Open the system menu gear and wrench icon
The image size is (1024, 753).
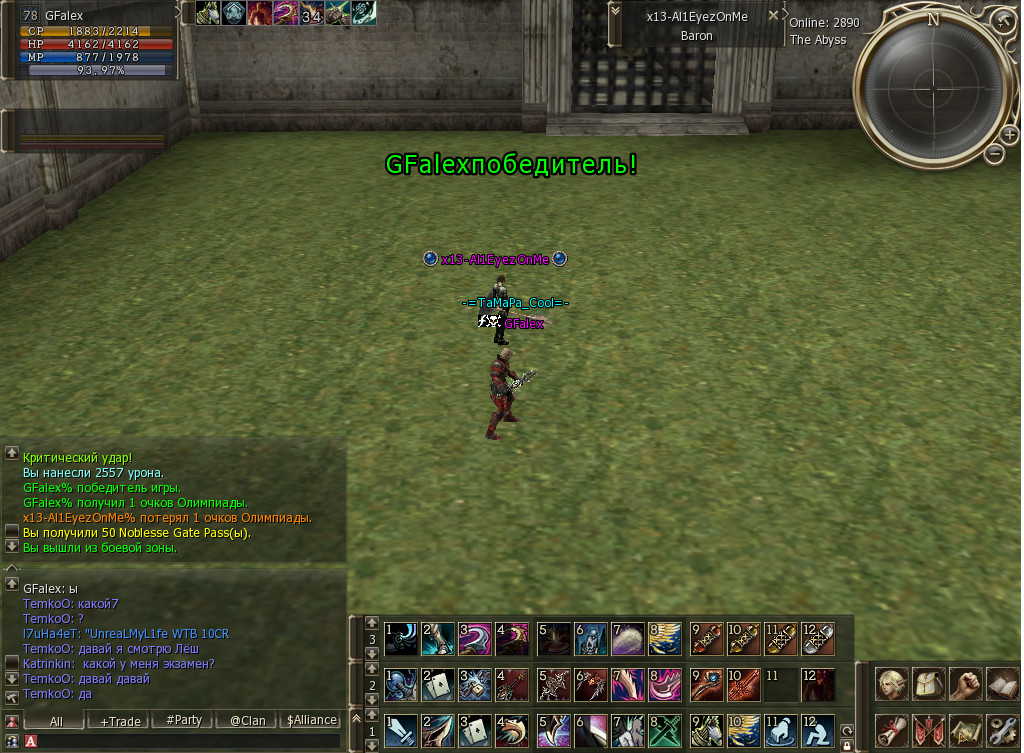[x=1001, y=730]
